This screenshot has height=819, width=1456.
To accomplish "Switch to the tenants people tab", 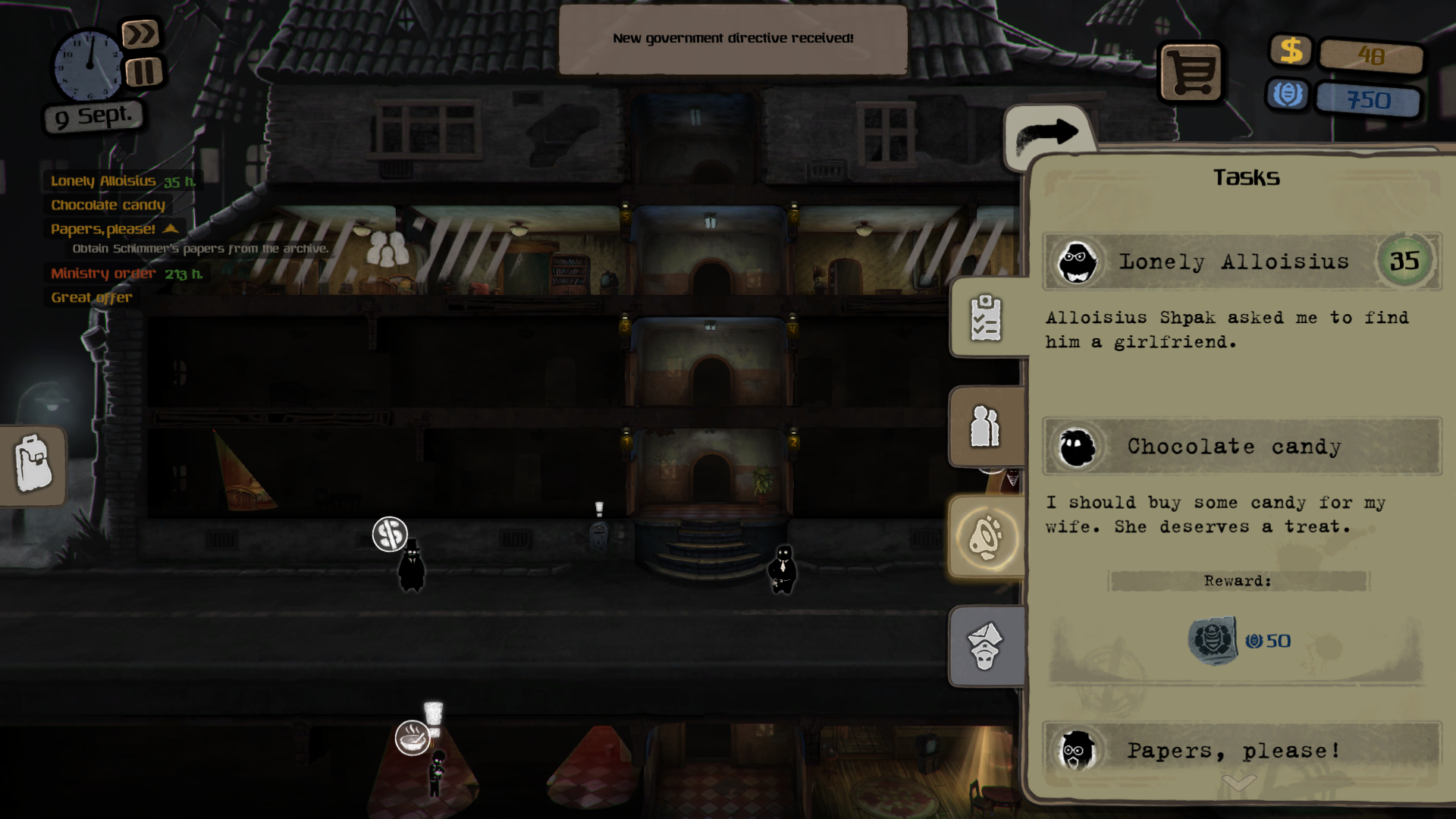I will click(x=986, y=427).
